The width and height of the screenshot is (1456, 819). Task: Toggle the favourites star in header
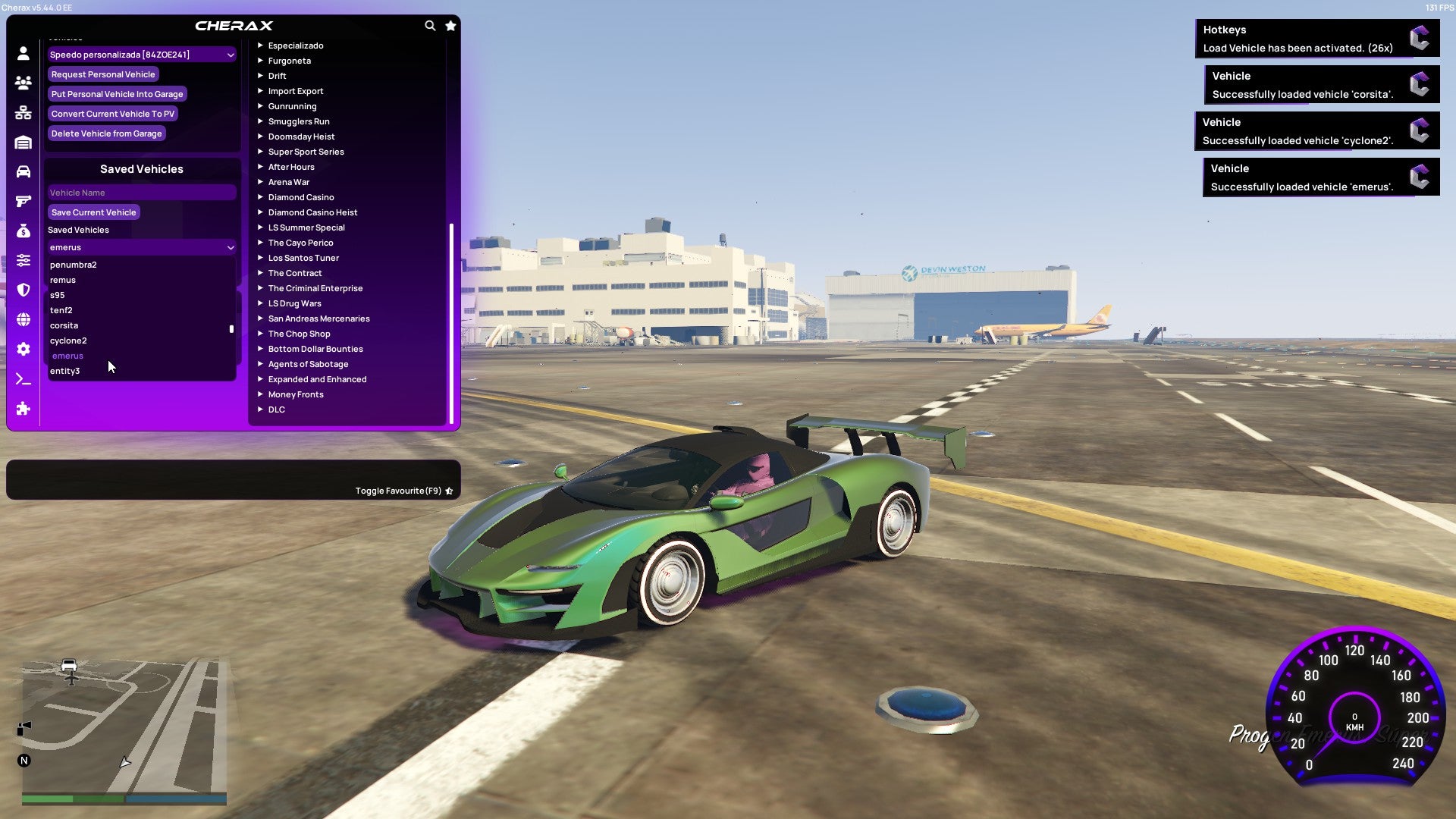[450, 25]
